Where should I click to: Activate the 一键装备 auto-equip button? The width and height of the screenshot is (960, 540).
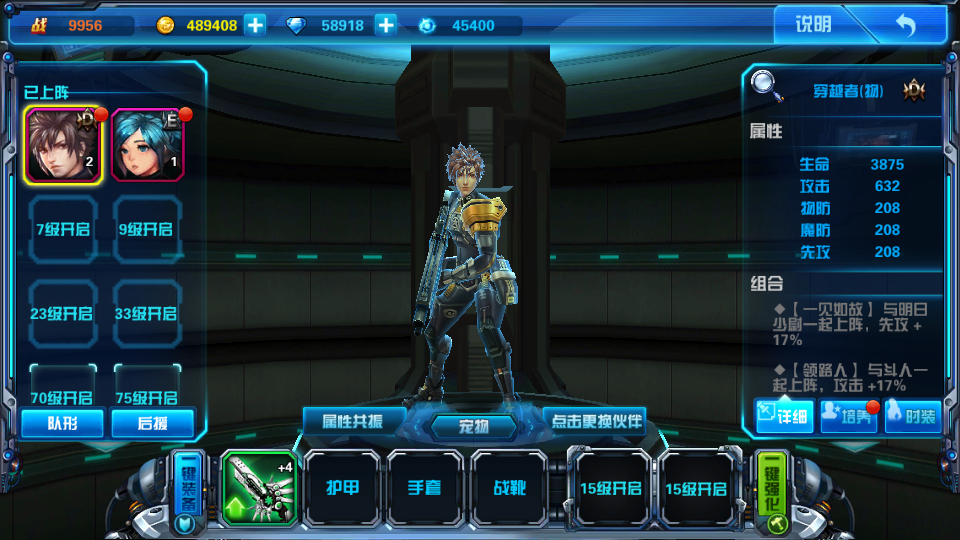point(187,490)
